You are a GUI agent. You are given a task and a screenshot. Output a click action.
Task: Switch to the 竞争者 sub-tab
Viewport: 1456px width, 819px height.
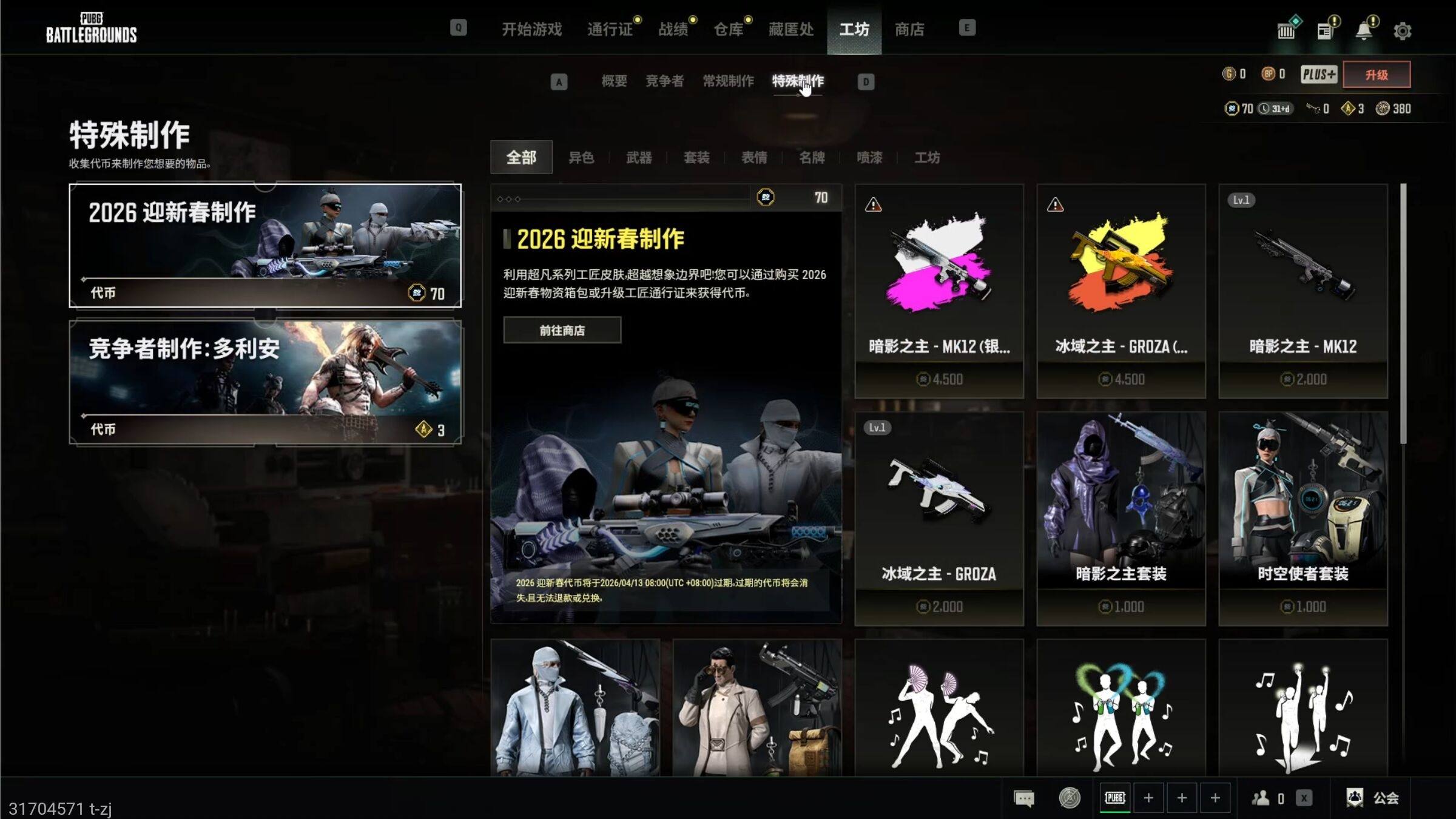coord(664,81)
